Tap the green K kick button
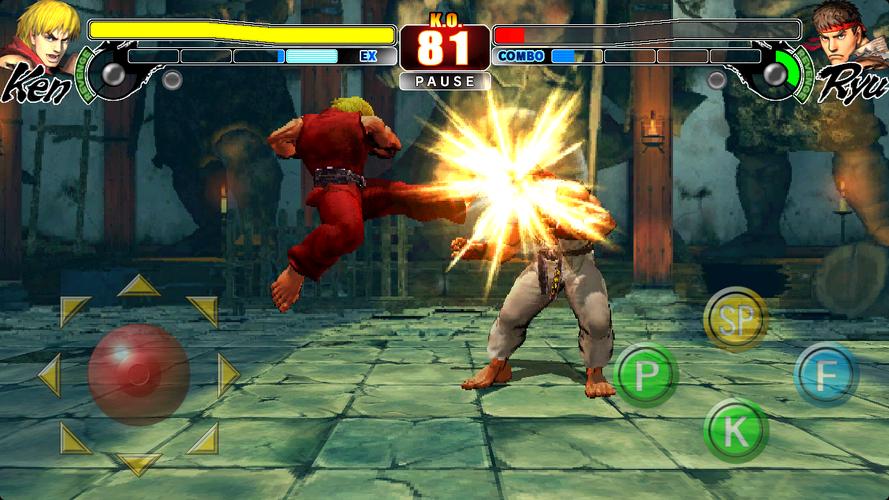889x500 pixels. [x=735, y=431]
